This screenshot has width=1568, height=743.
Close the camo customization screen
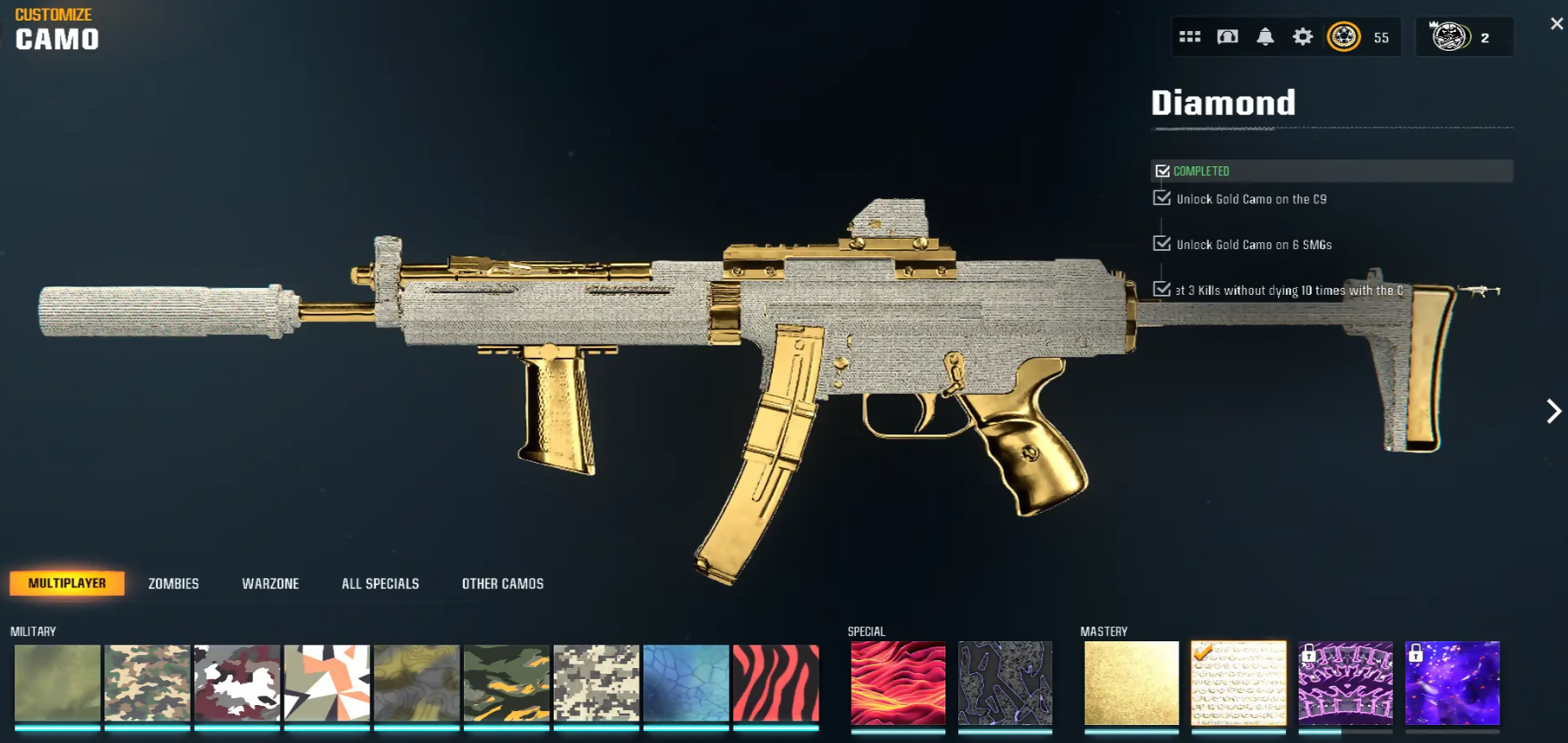(1556, 24)
